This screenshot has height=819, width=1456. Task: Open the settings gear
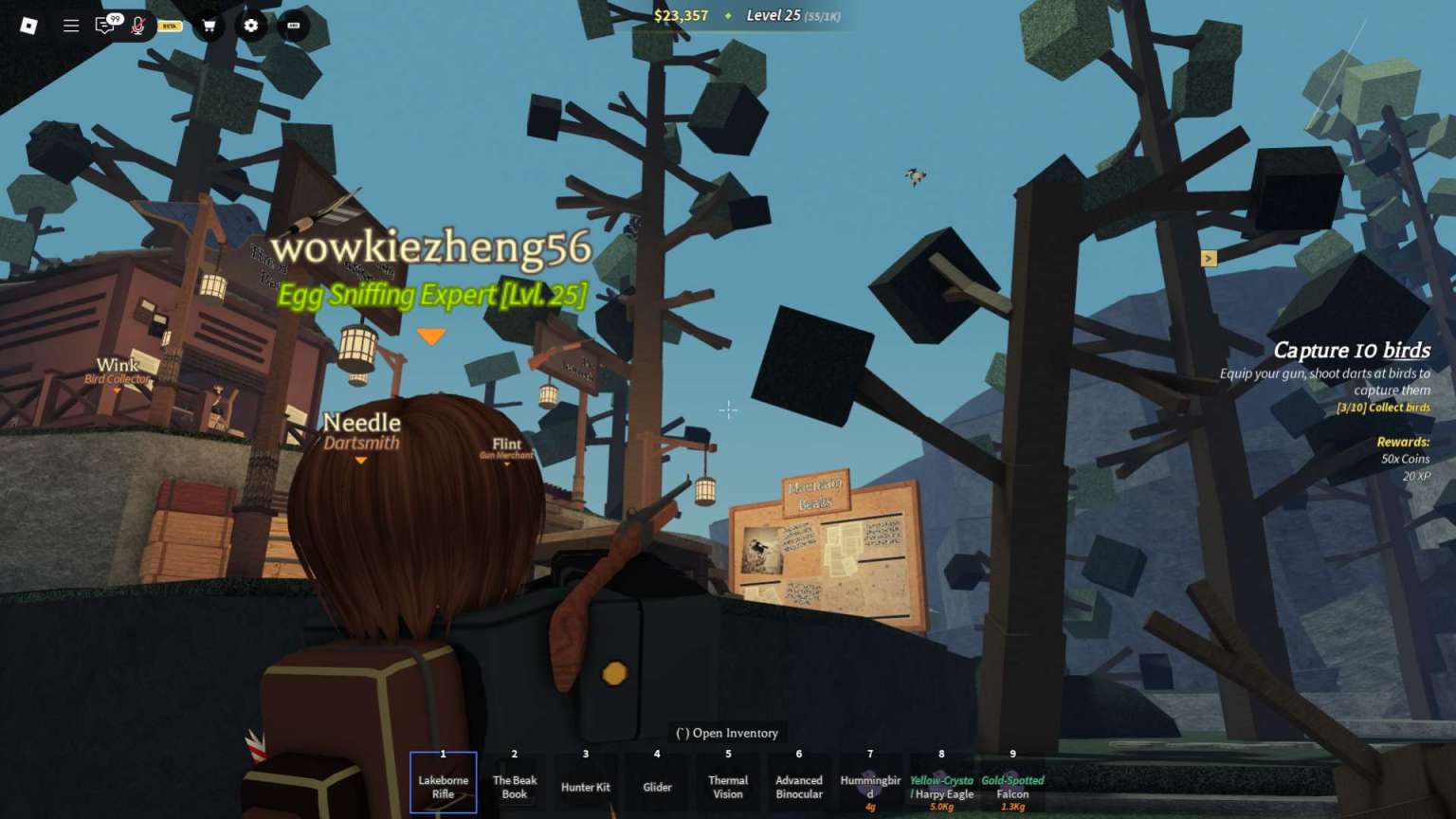click(250, 26)
